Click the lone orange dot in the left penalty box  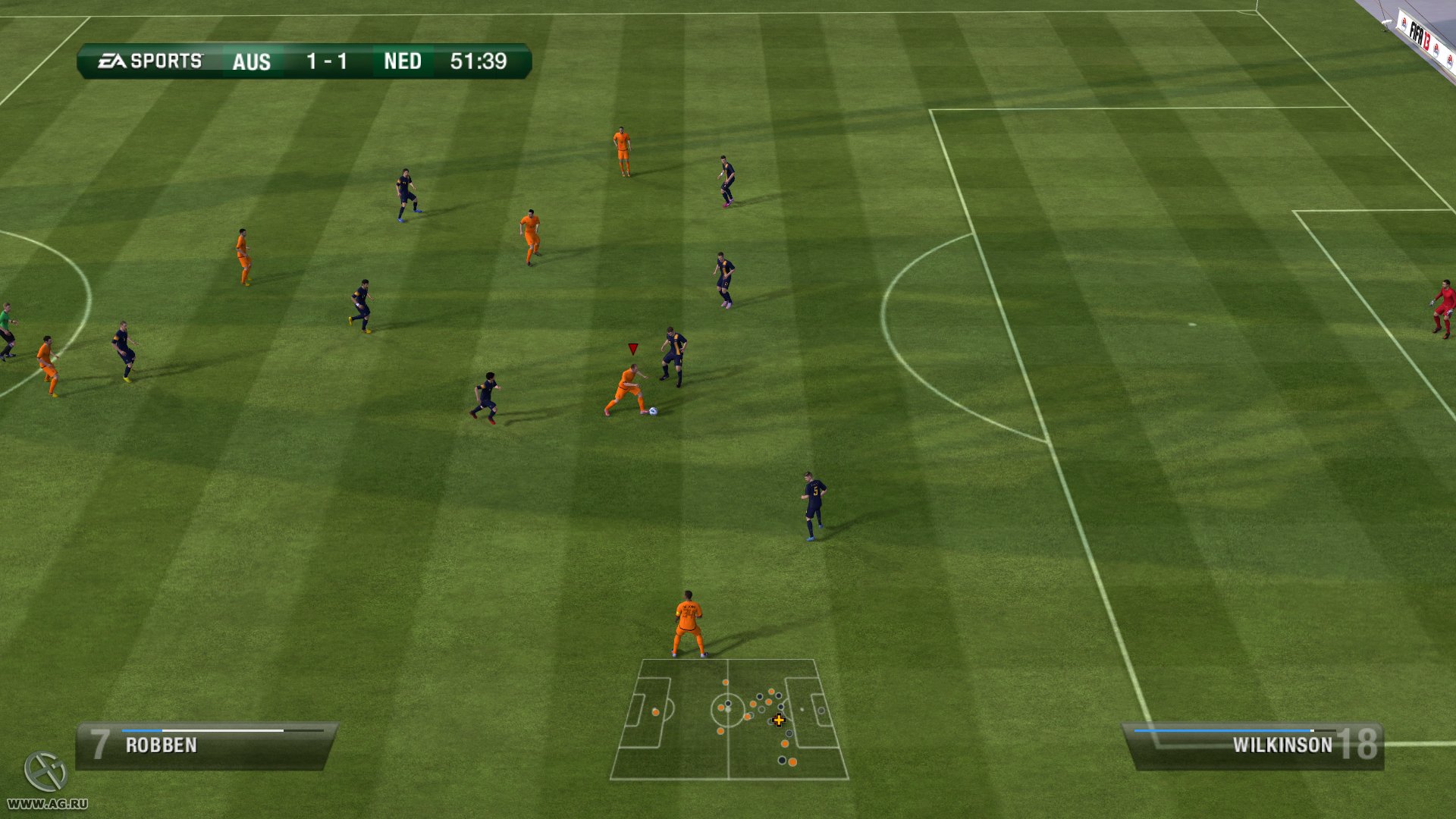point(655,712)
